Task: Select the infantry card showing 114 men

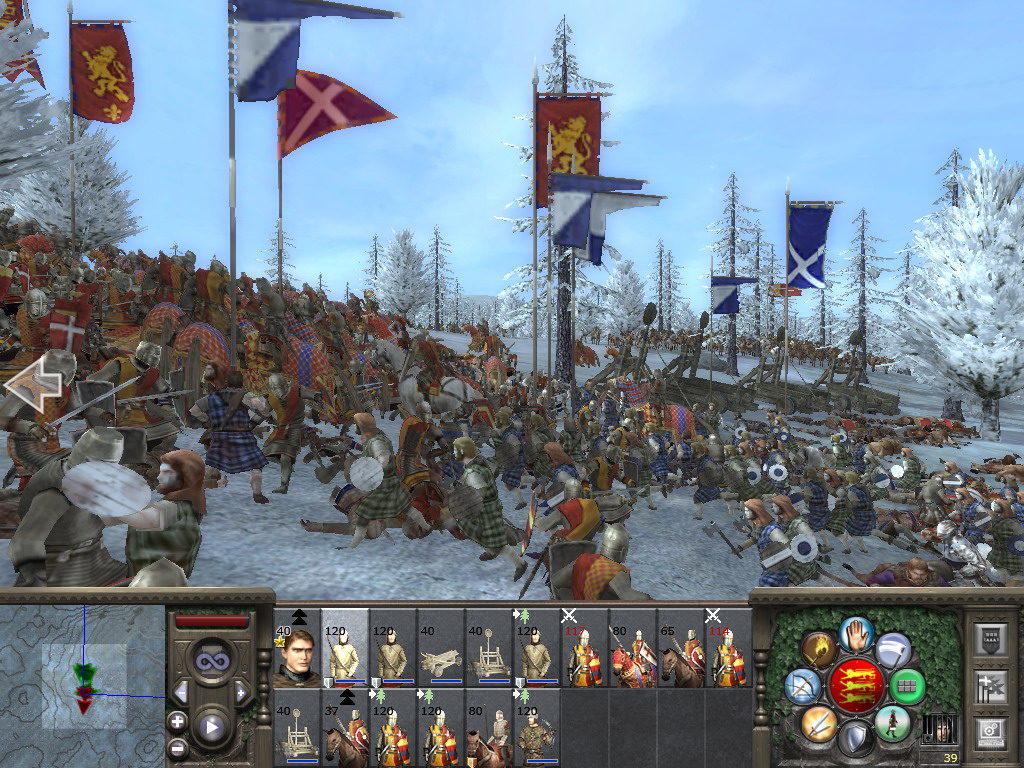Action: 729,650
